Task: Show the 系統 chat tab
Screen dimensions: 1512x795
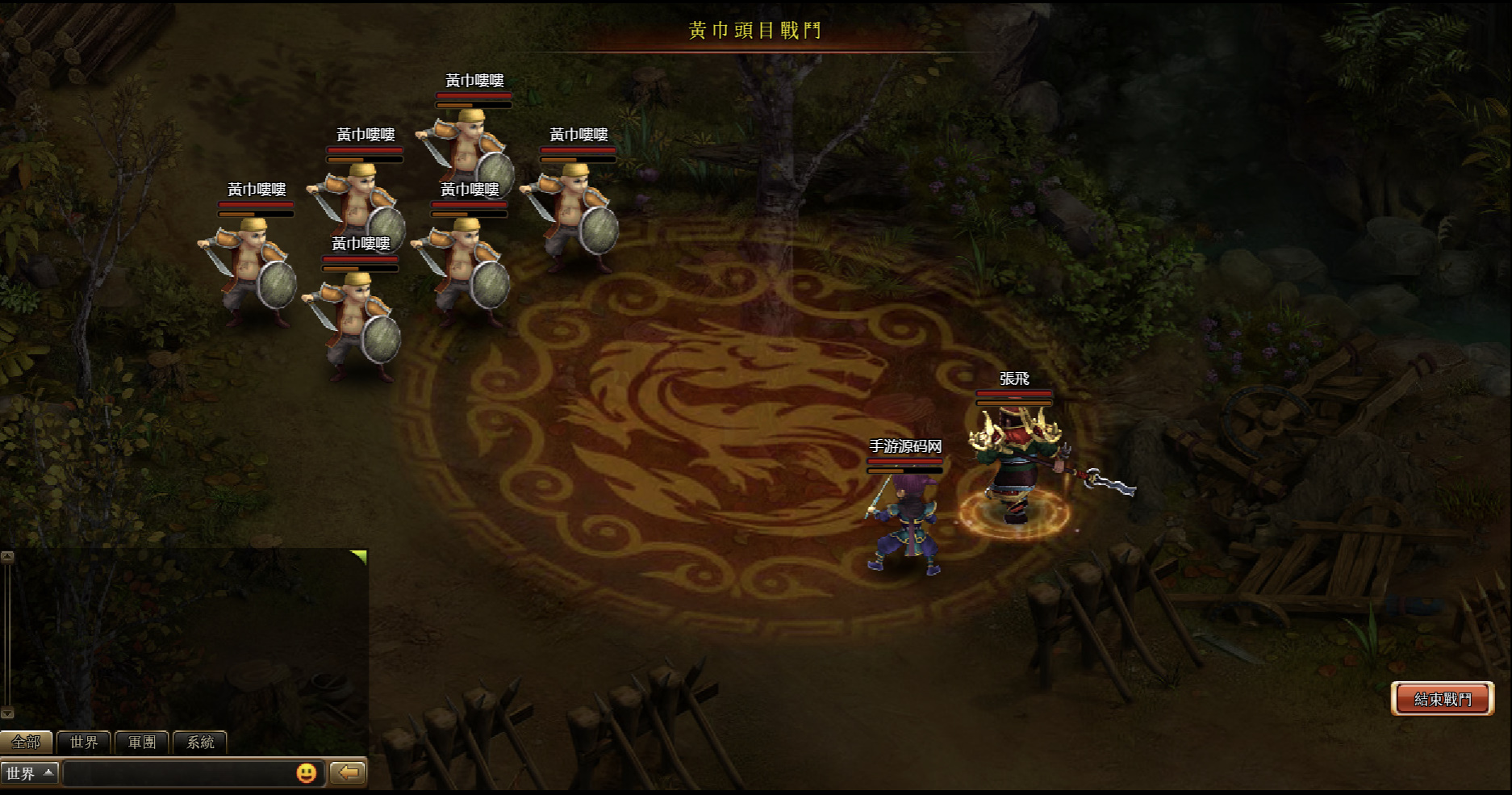Action: click(200, 742)
